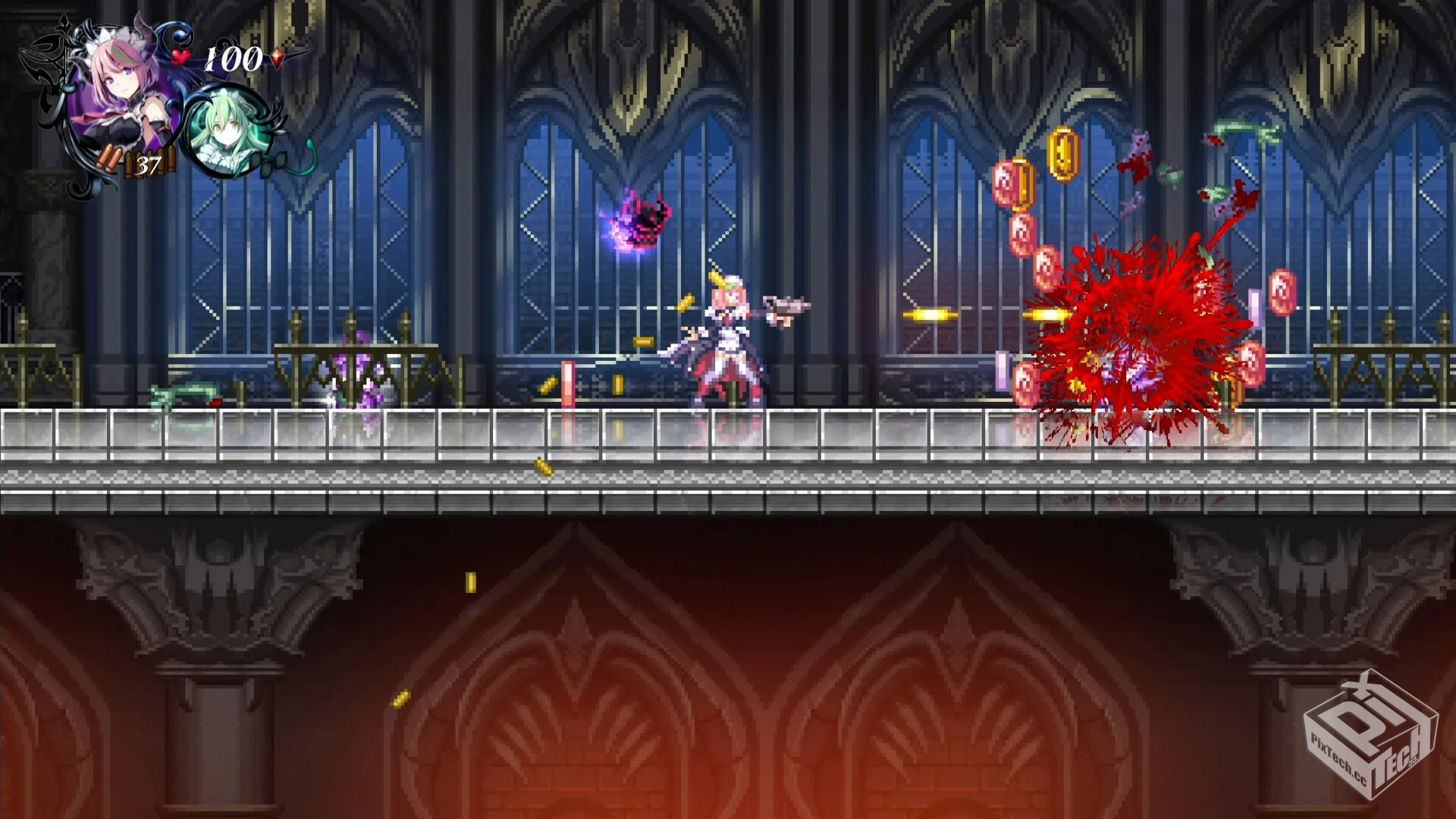Click the red gem next to 100
The height and width of the screenshot is (819, 1456).
pyautogui.click(x=278, y=57)
